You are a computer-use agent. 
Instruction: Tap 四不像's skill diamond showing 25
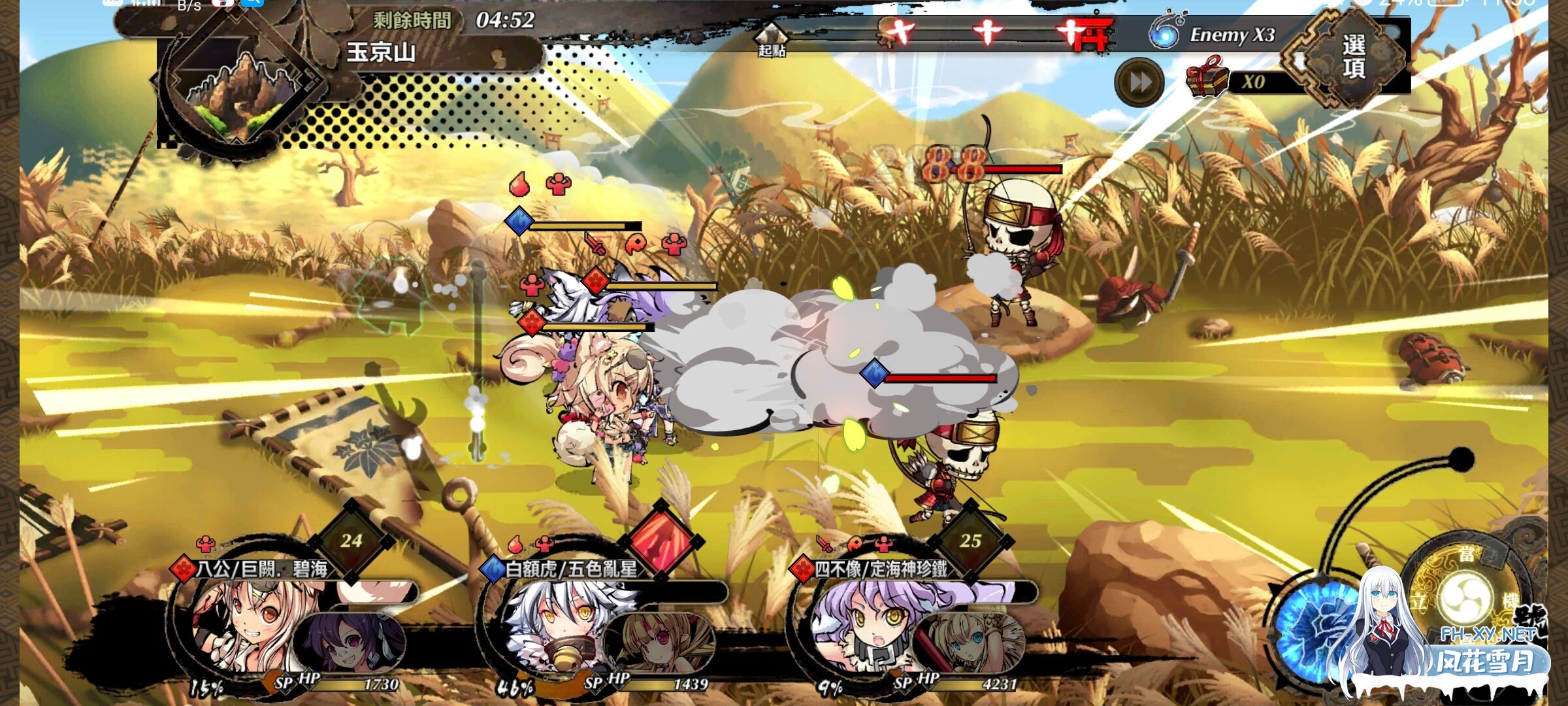[x=970, y=541]
